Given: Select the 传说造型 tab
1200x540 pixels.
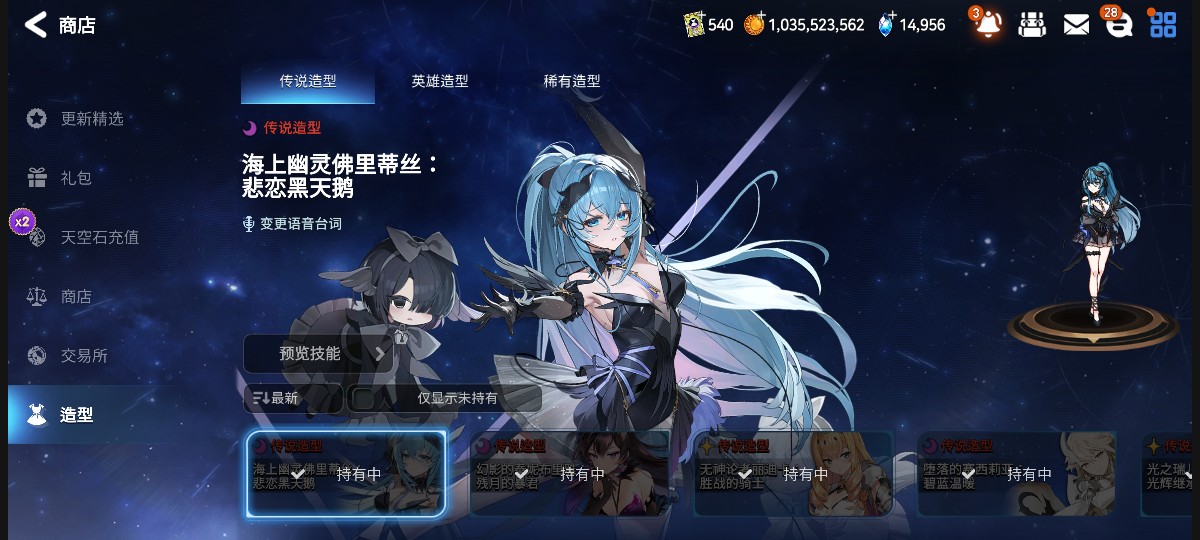Looking at the screenshot, I should click(308, 82).
